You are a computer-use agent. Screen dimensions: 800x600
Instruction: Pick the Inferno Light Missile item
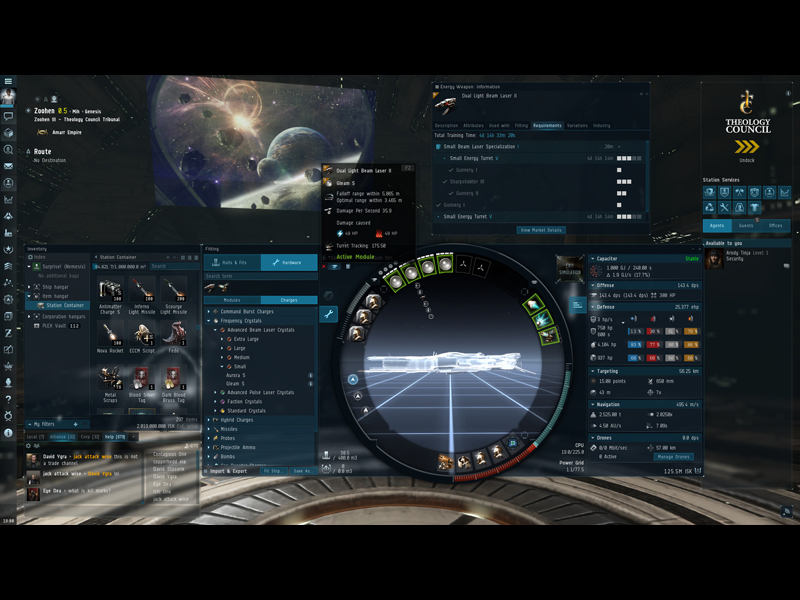[142, 294]
